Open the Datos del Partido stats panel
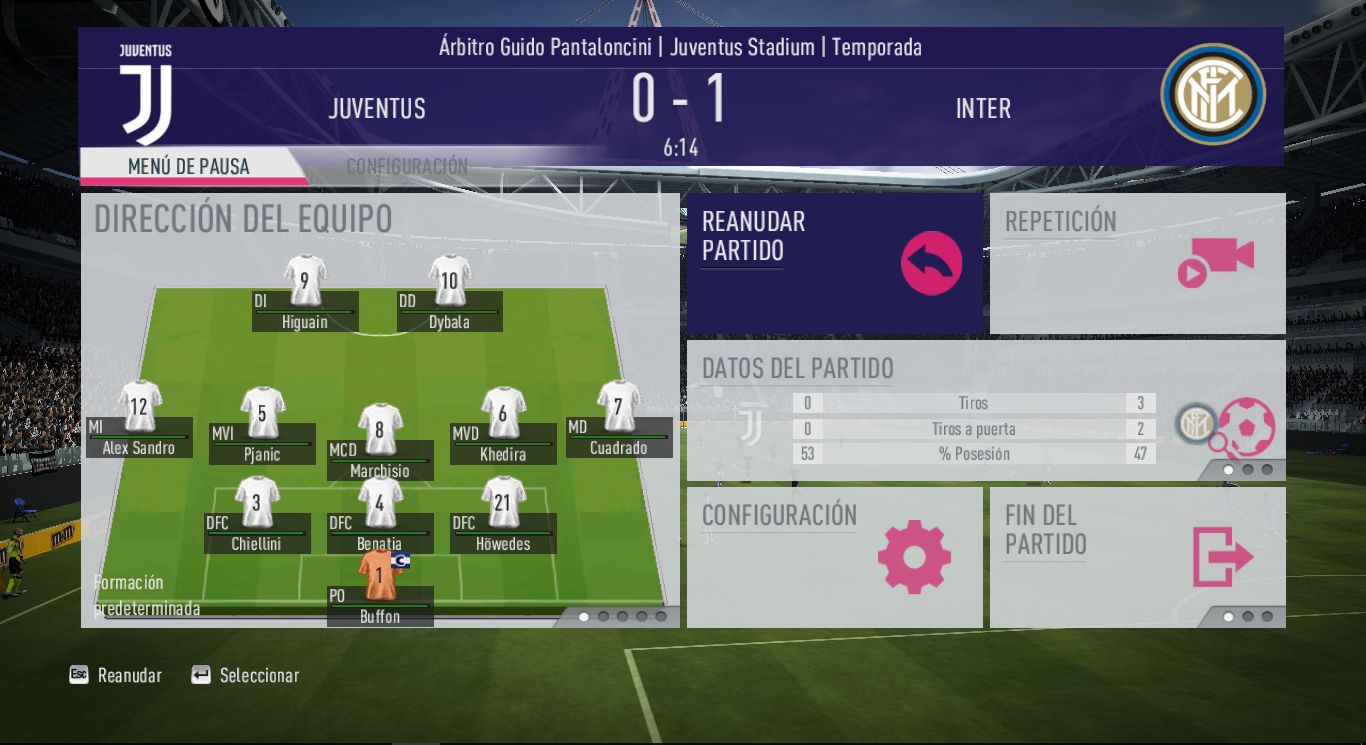1366x745 pixels. (x=985, y=410)
